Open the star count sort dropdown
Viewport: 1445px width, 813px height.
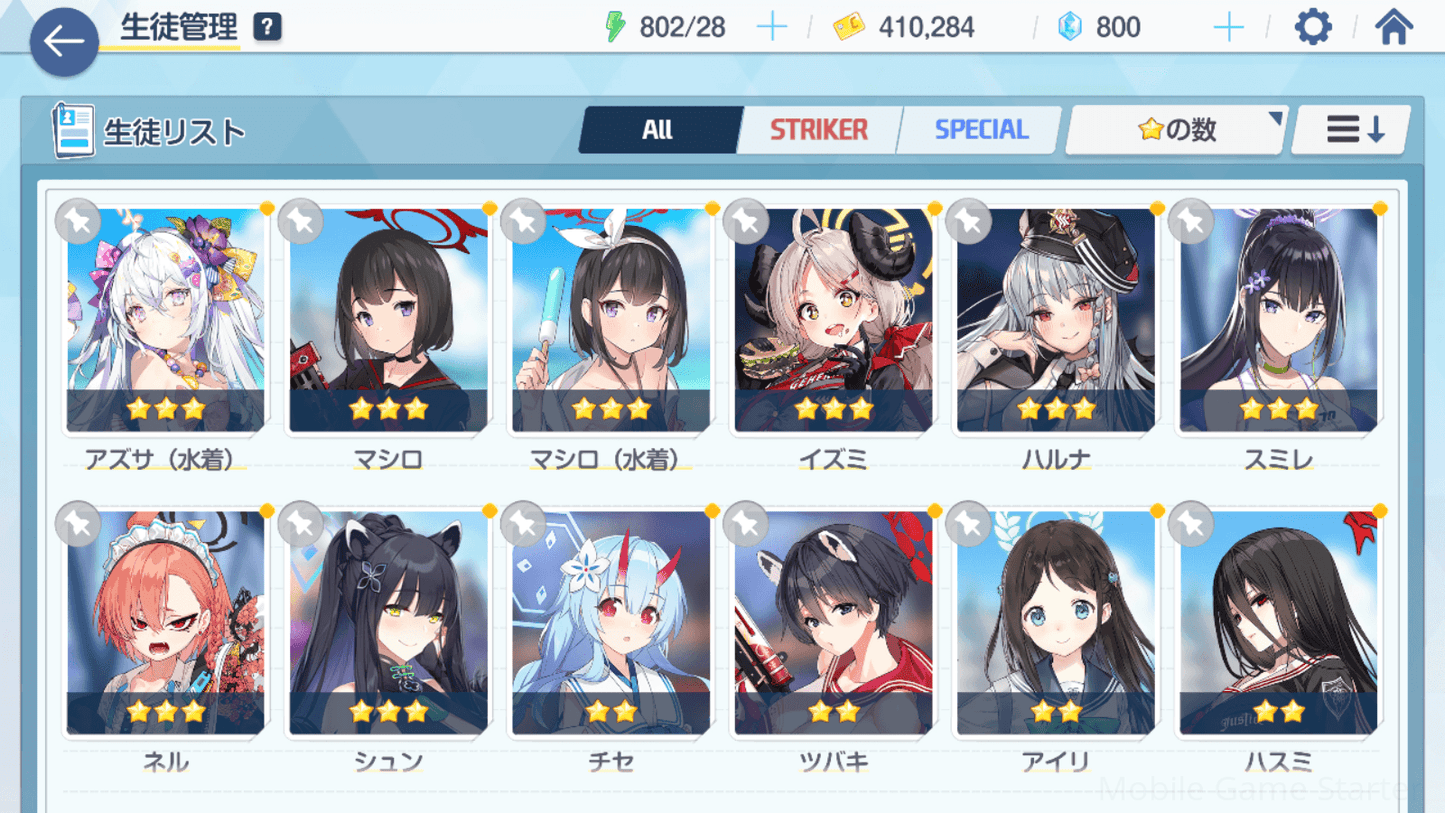1176,130
